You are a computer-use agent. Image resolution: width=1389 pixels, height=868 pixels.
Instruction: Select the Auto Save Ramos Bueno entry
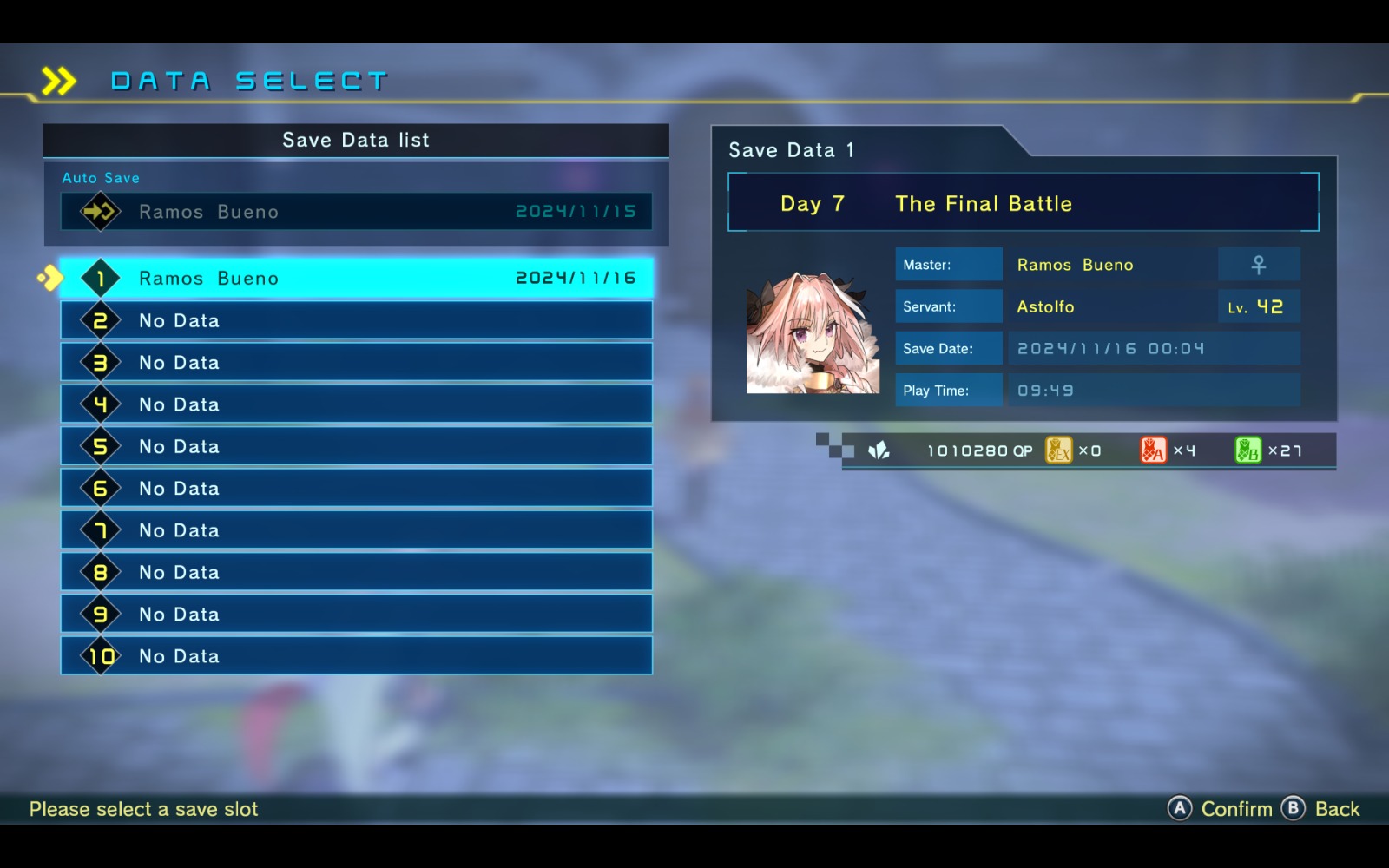356,212
